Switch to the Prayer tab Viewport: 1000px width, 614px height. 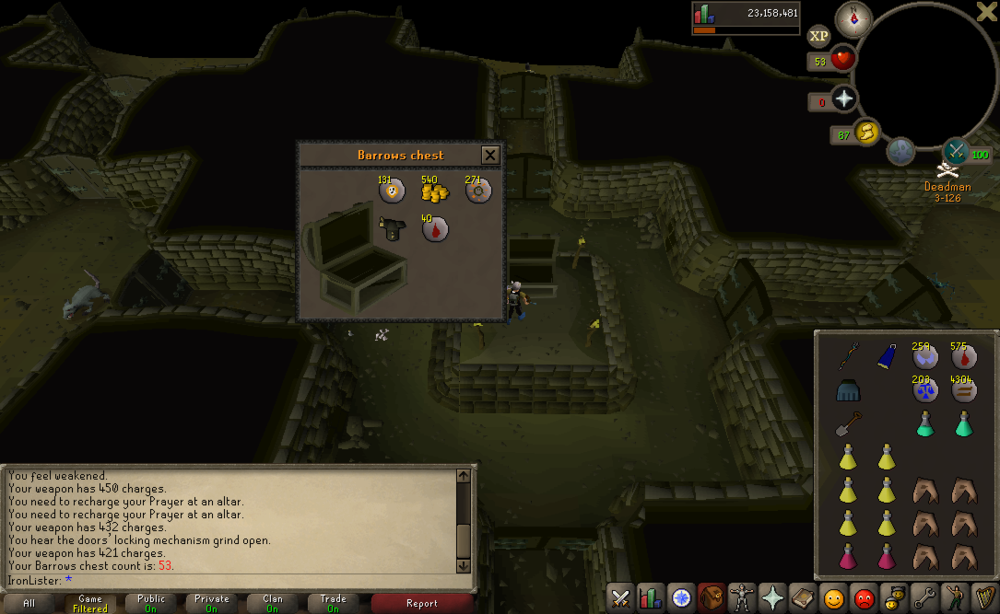[772, 598]
